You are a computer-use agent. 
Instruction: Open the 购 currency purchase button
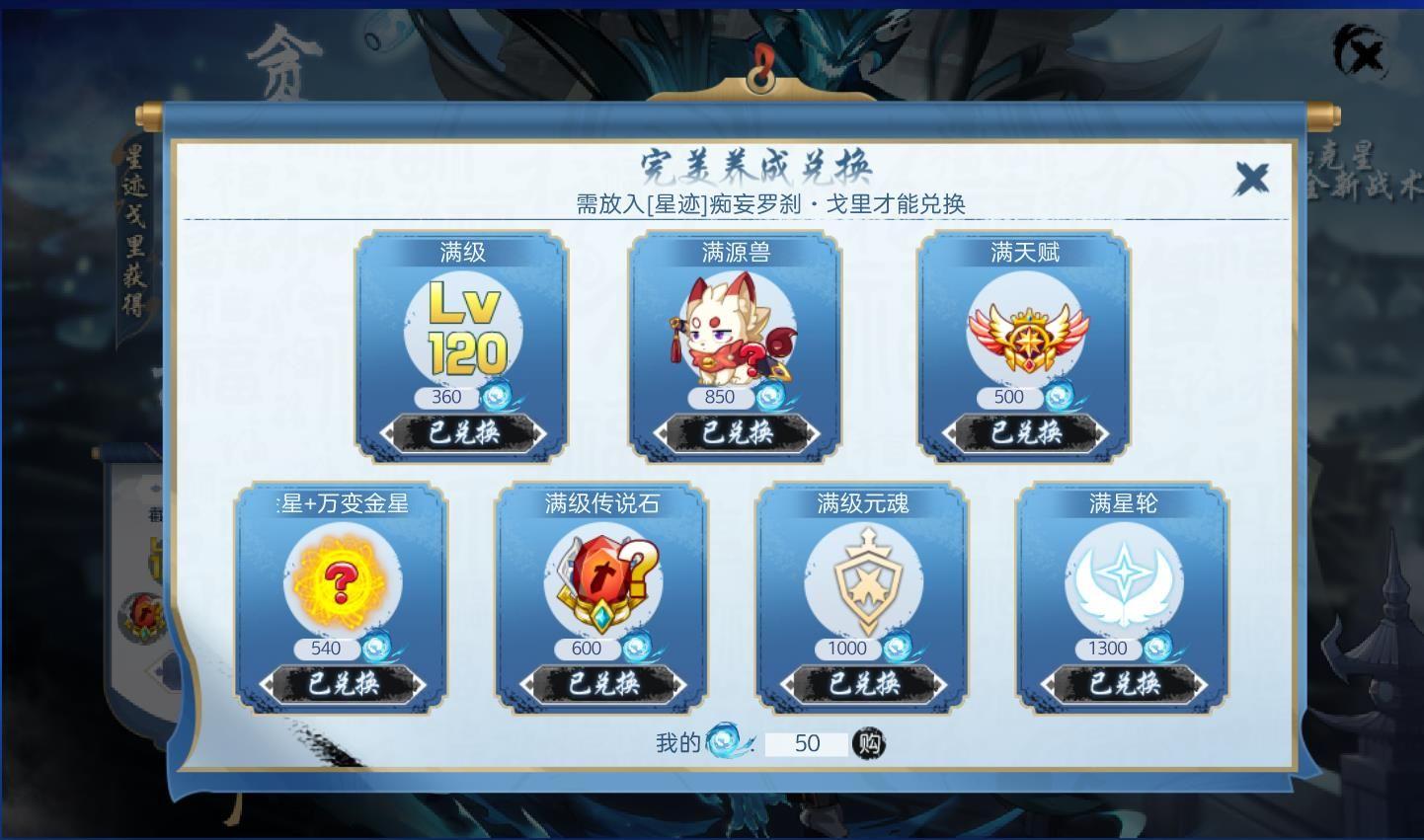click(868, 743)
